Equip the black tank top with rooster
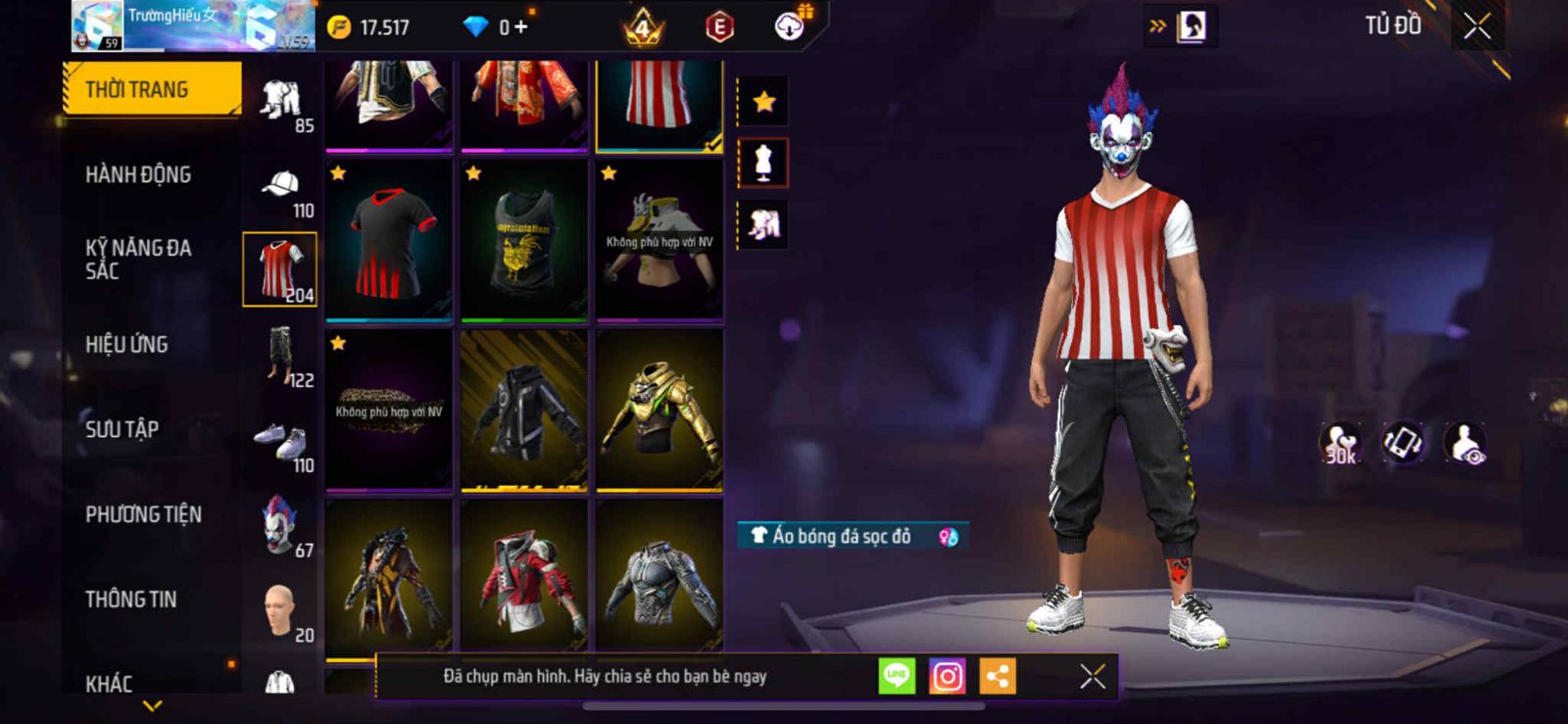 524,240
